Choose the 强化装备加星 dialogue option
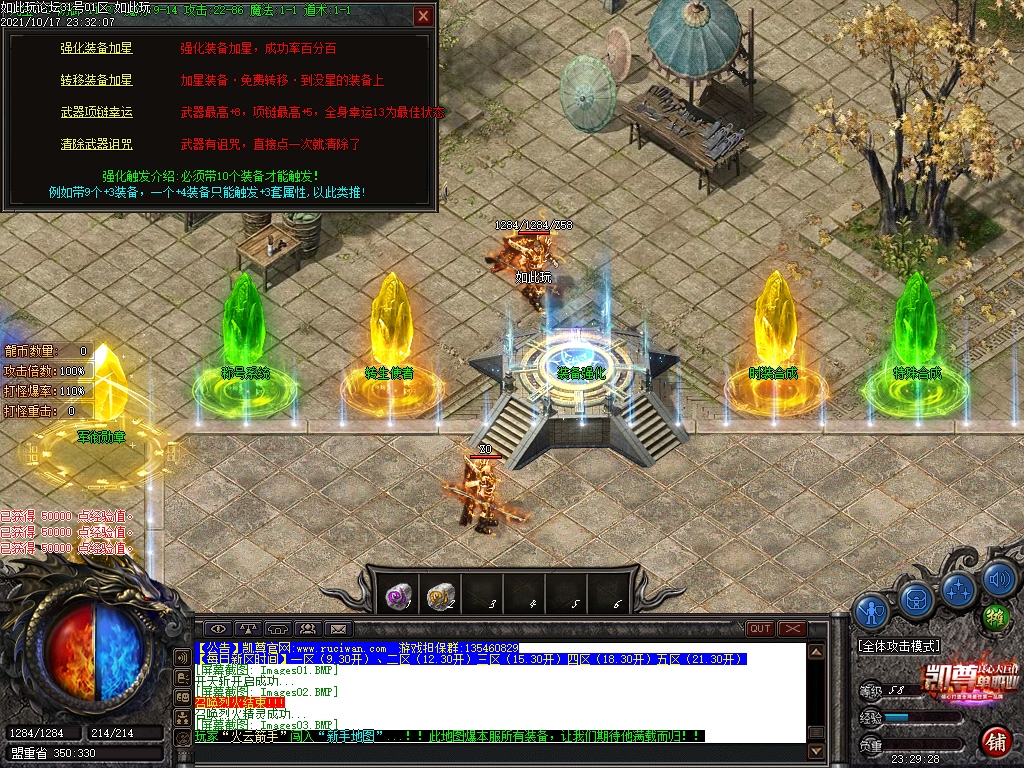The height and width of the screenshot is (768, 1024). point(96,48)
